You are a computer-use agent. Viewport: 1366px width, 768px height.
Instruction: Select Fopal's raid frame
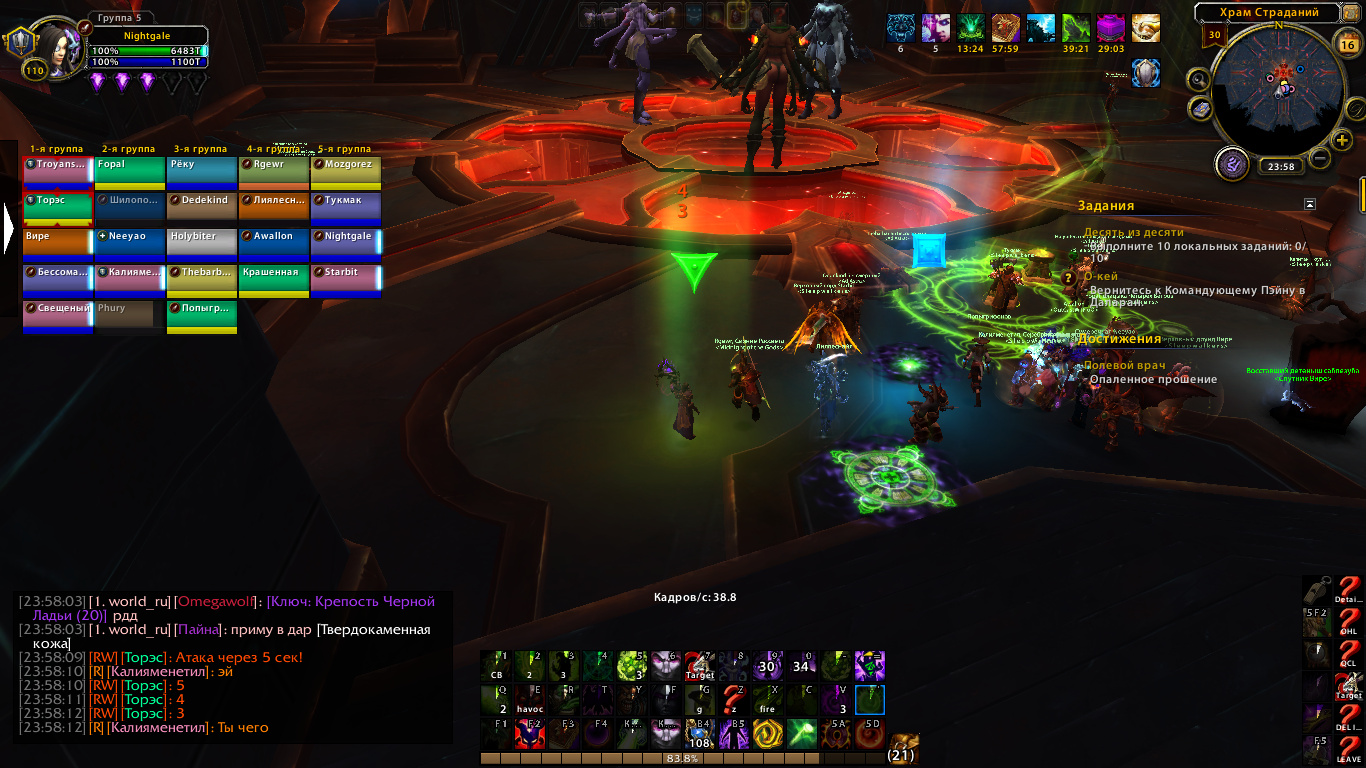pyautogui.click(x=129, y=171)
